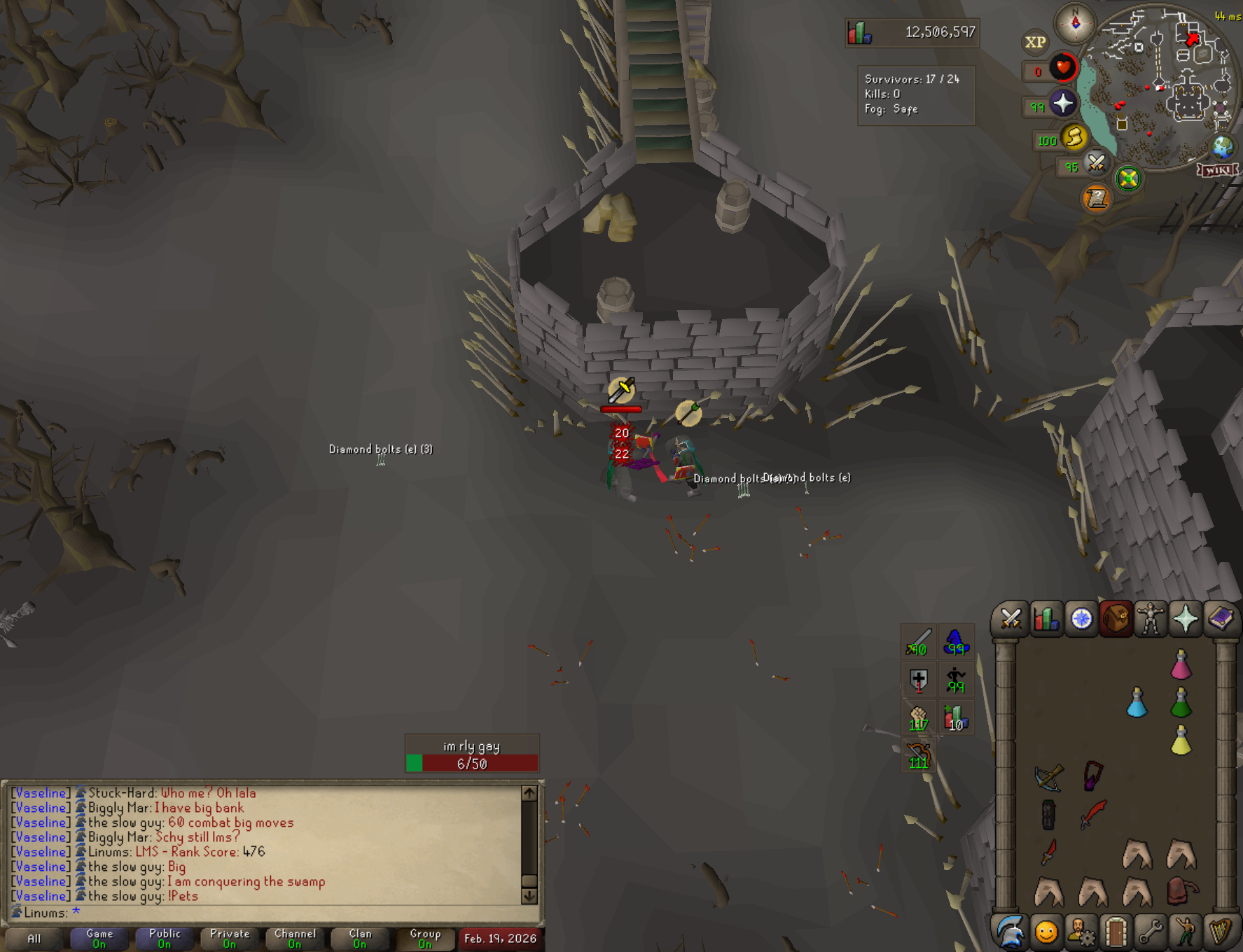Click the Wiki lookup banner

(1218, 170)
